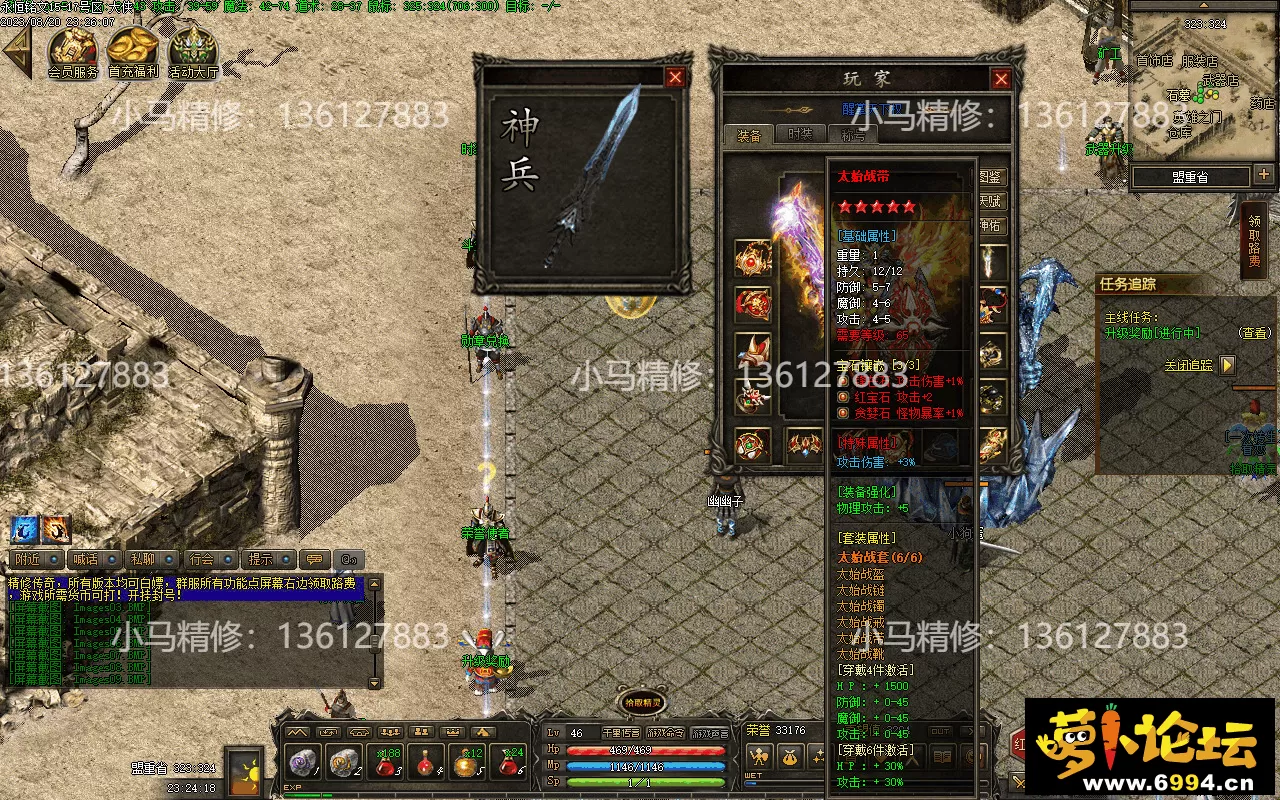The height and width of the screenshot is (800, 1280).
Task: Click the 千里传音 button
Action: [x=621, y=733]
